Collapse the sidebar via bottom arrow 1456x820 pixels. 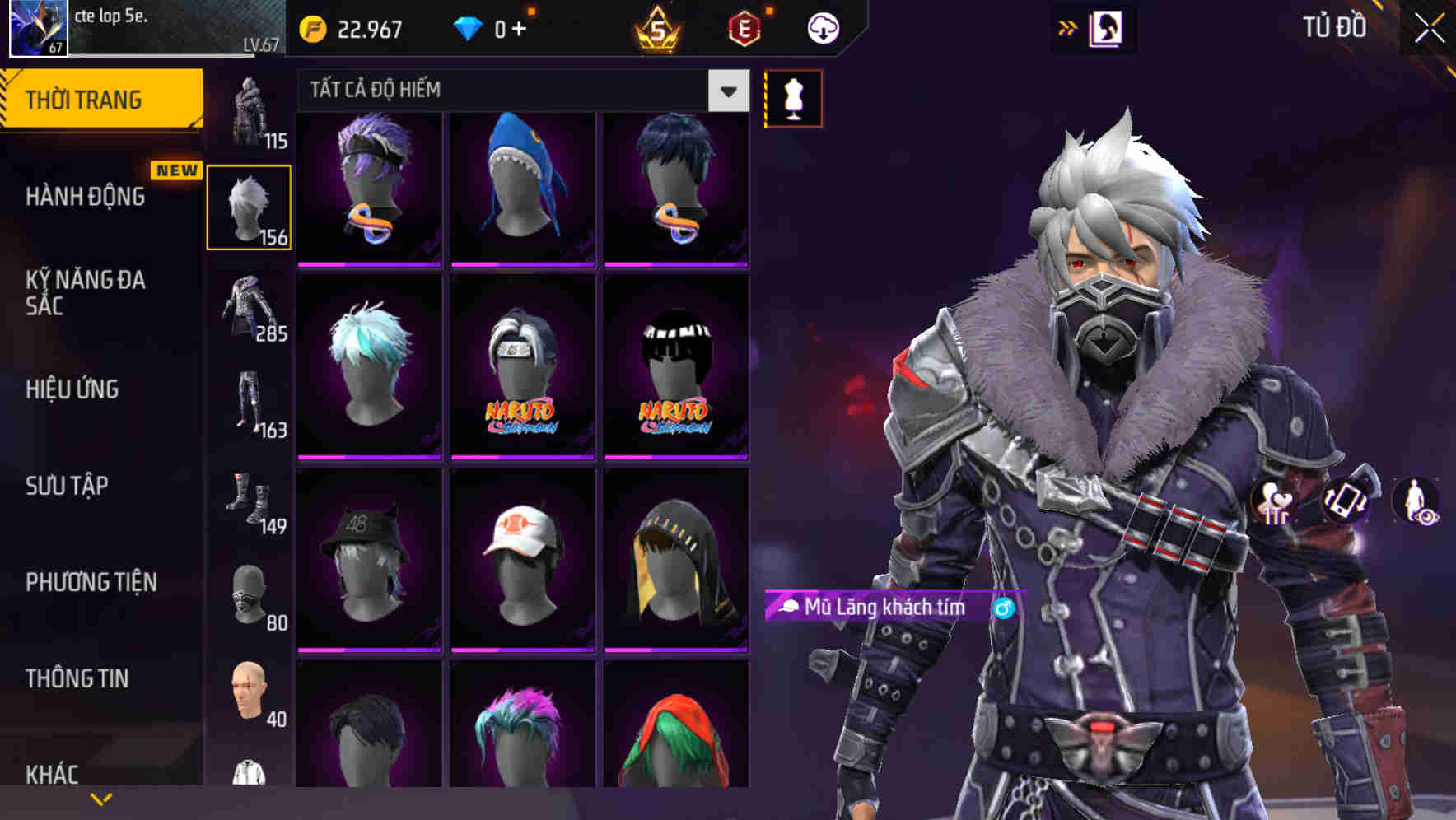coord(100,797)
